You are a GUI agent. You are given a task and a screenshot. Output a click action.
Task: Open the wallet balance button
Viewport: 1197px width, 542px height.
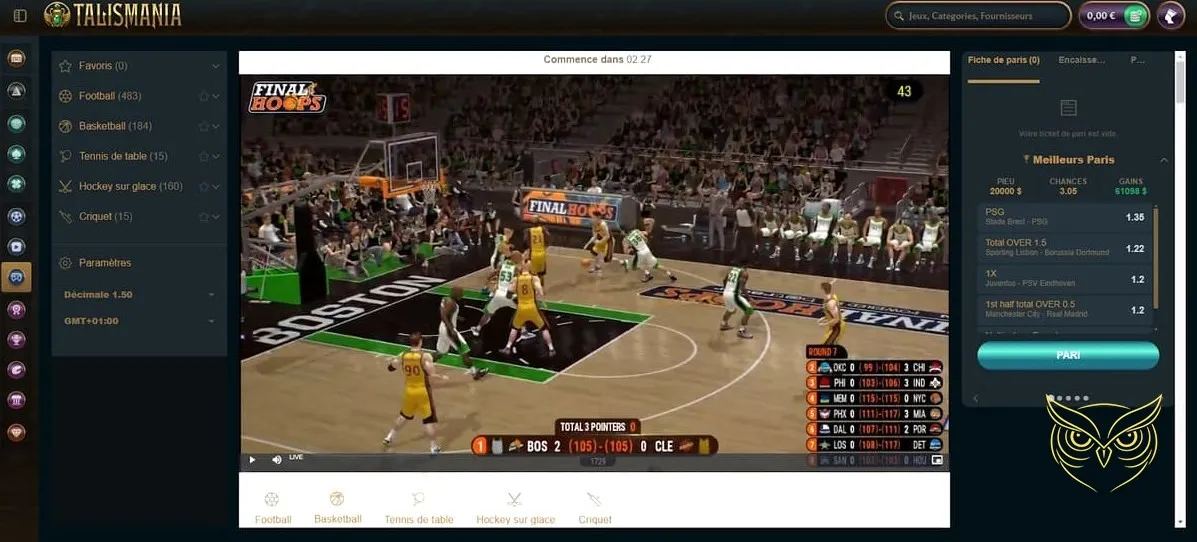[1112, 16]
